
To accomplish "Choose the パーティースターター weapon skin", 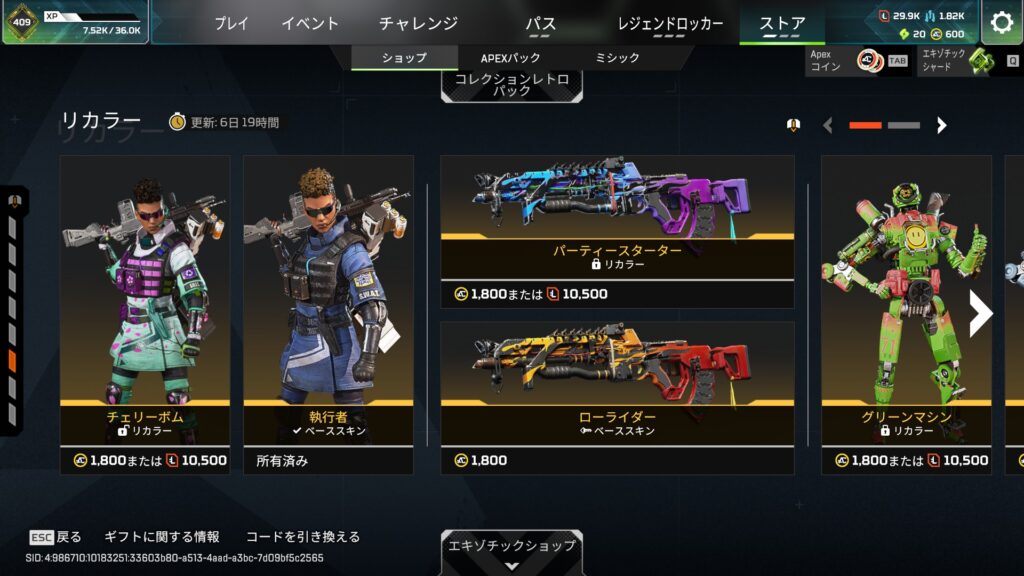I will 617,220.
